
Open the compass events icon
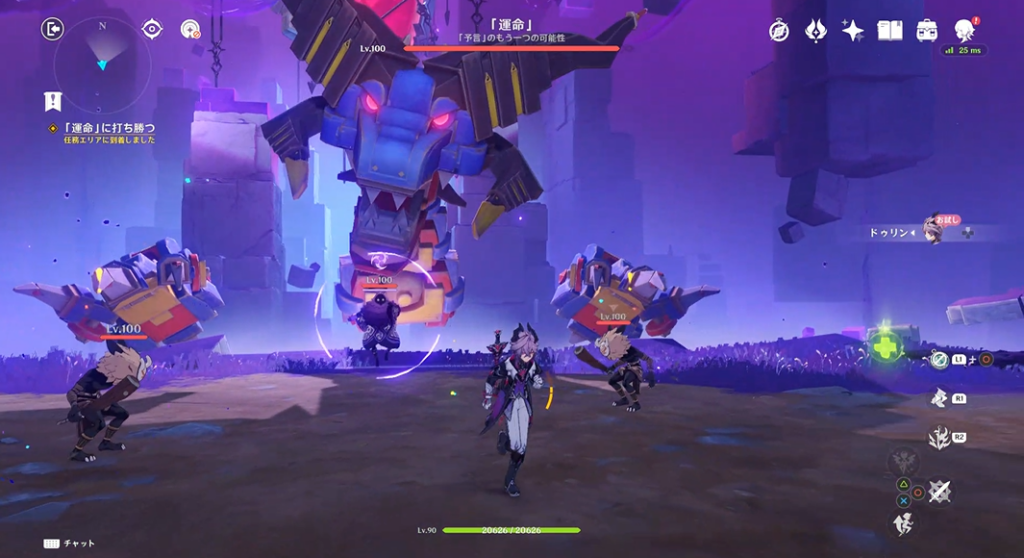(x=780, y=30)
